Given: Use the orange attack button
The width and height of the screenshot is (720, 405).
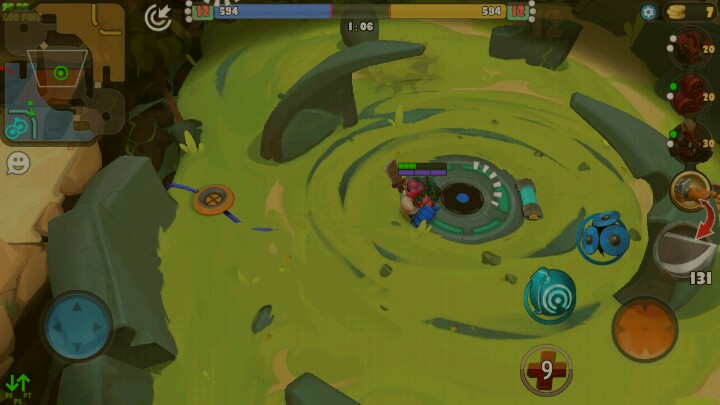Looking at the screenshot, I should pos(644,329).
